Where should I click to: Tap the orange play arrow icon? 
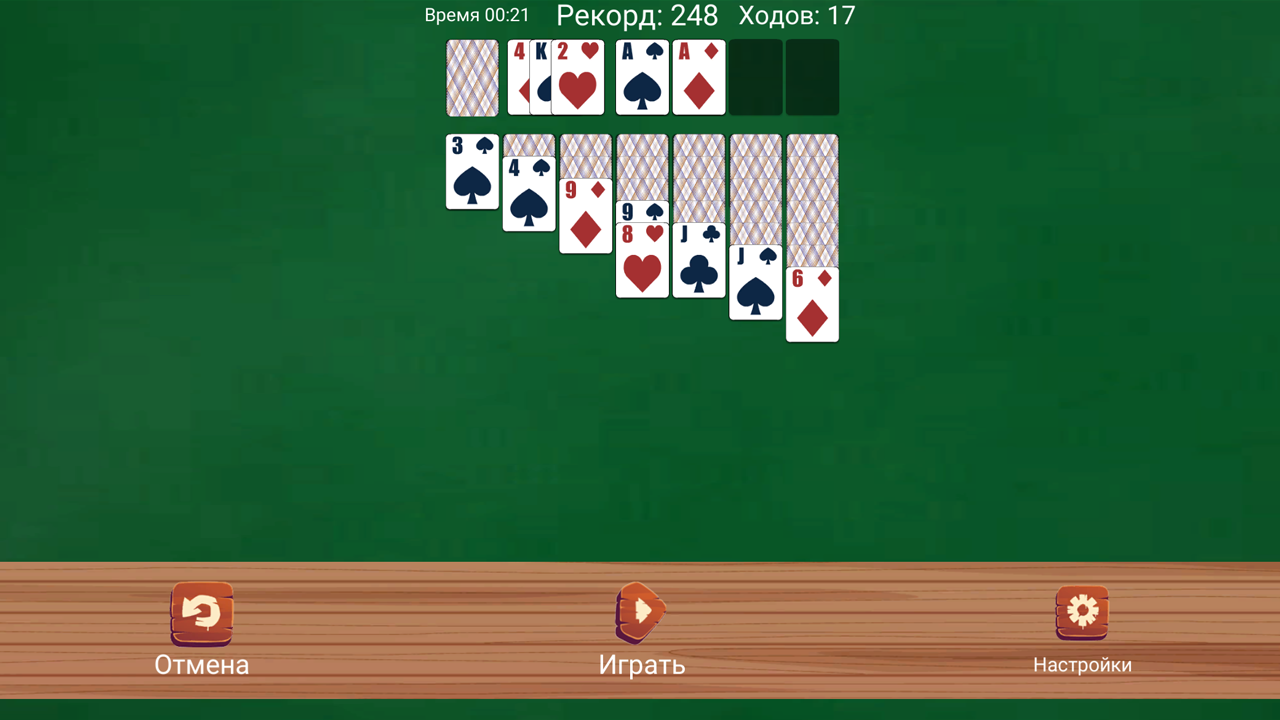point(640,611)
